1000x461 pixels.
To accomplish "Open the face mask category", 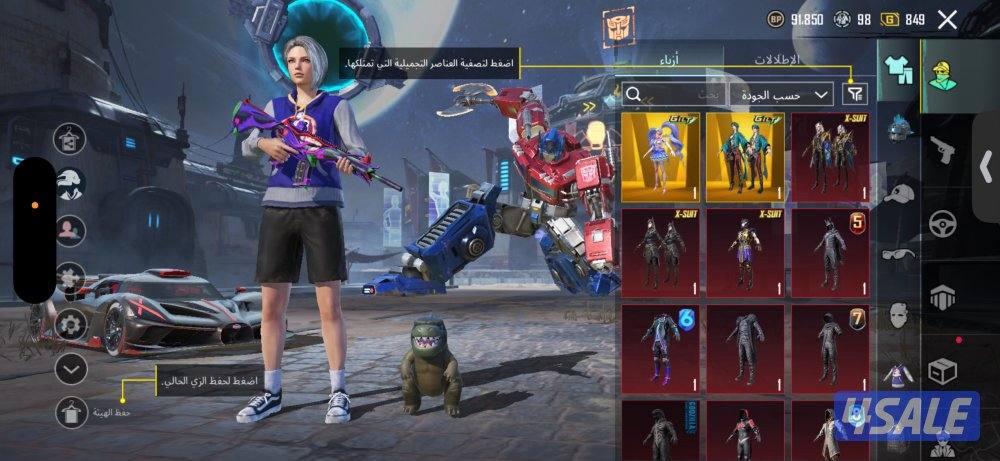I will pyautogui.click(x=898, y=317).
